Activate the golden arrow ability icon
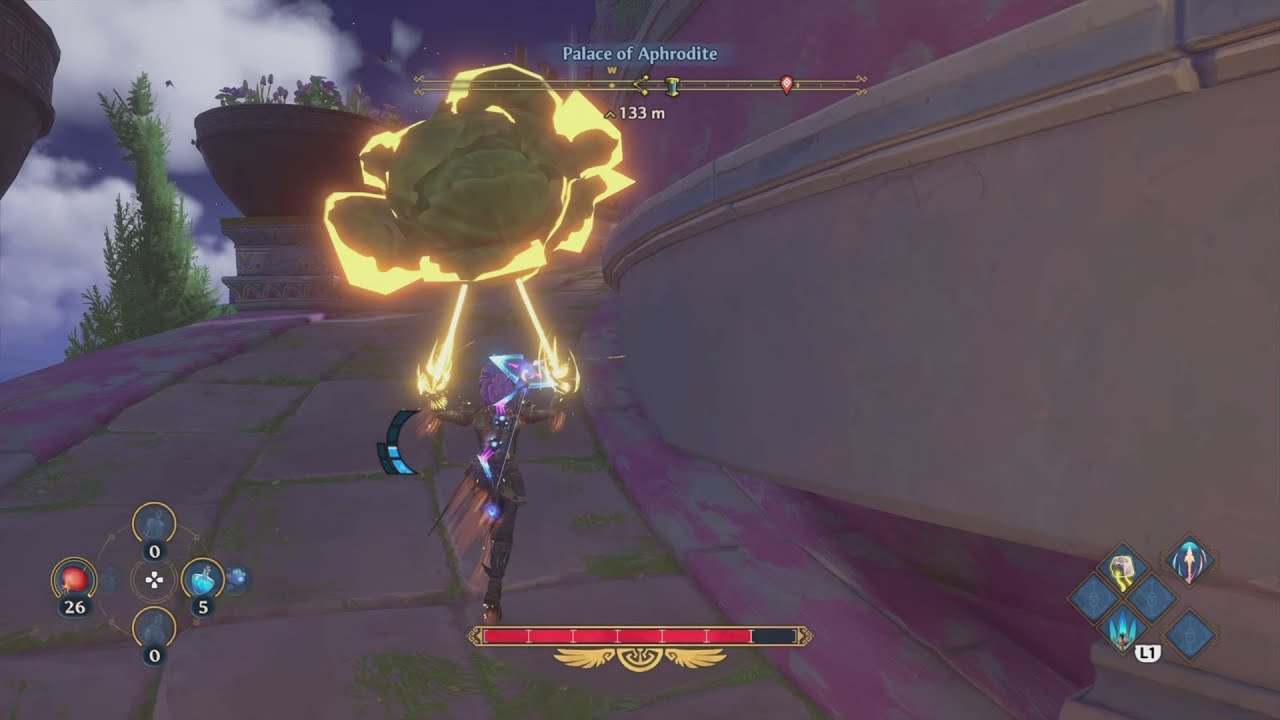This screenshot has width=1280, height=720. click(x=1190, y=559)
